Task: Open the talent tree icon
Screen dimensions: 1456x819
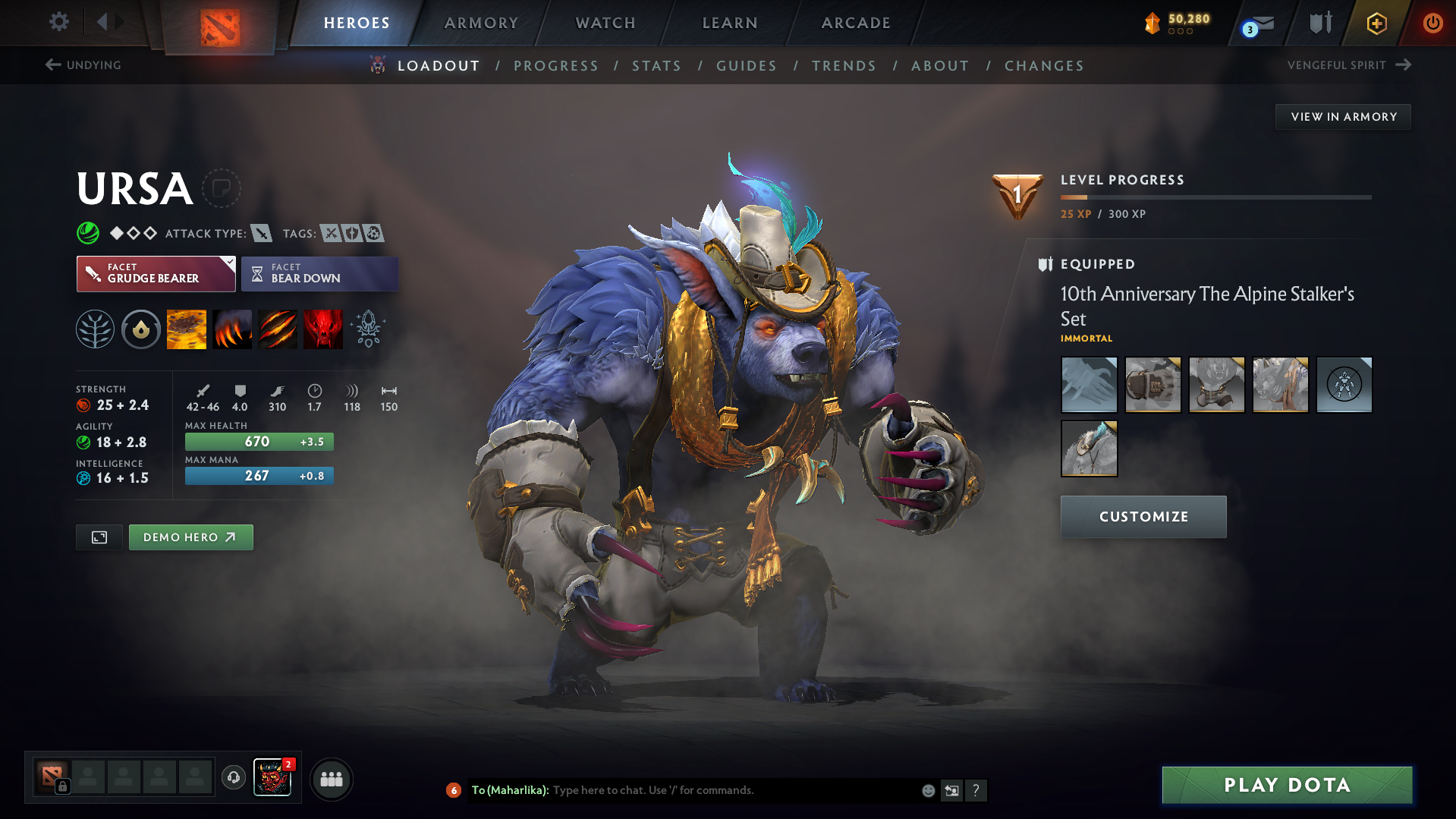Action: click(x=95, y=329)
